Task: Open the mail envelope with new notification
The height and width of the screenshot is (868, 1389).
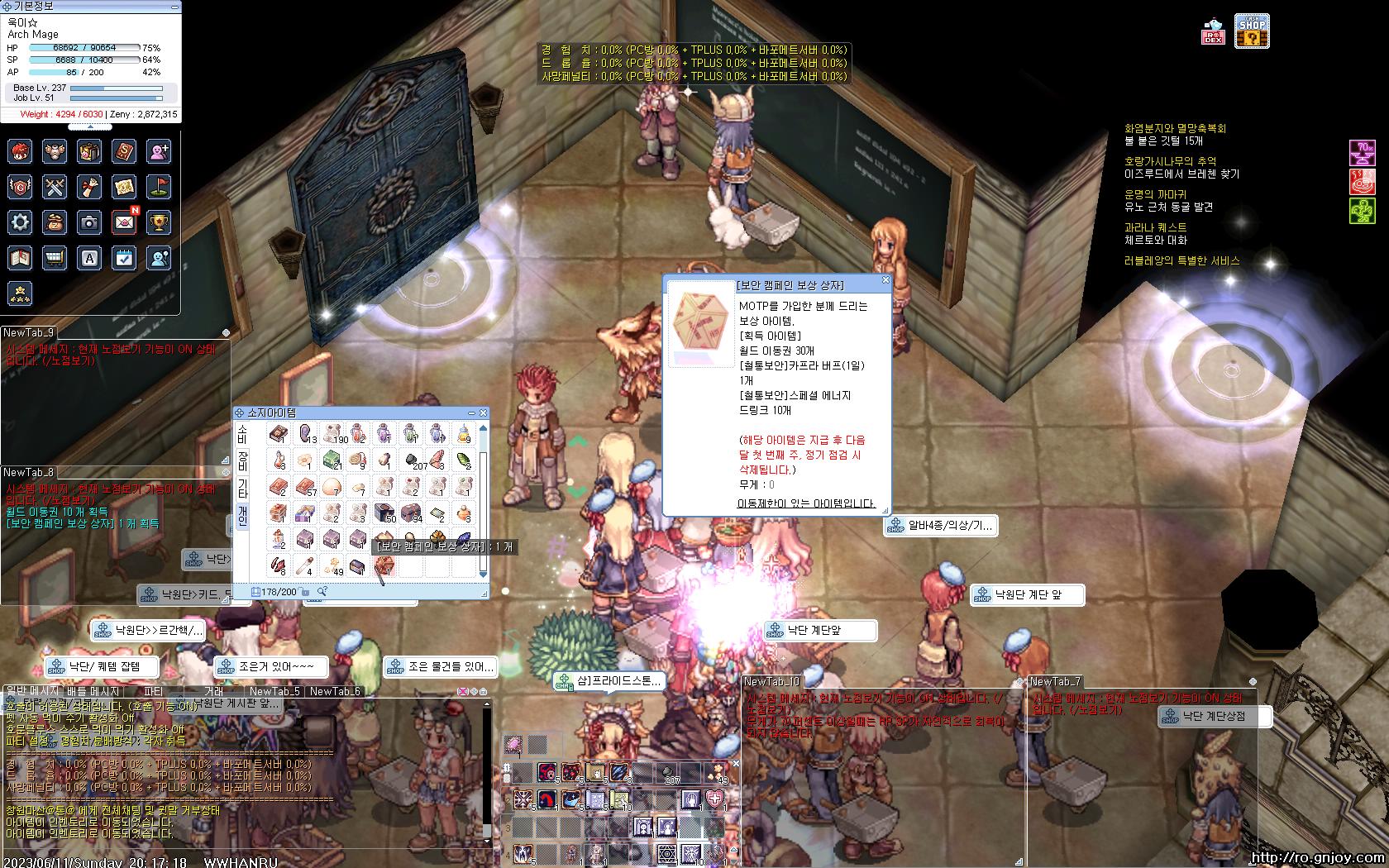Action: (x=124, y=222)
